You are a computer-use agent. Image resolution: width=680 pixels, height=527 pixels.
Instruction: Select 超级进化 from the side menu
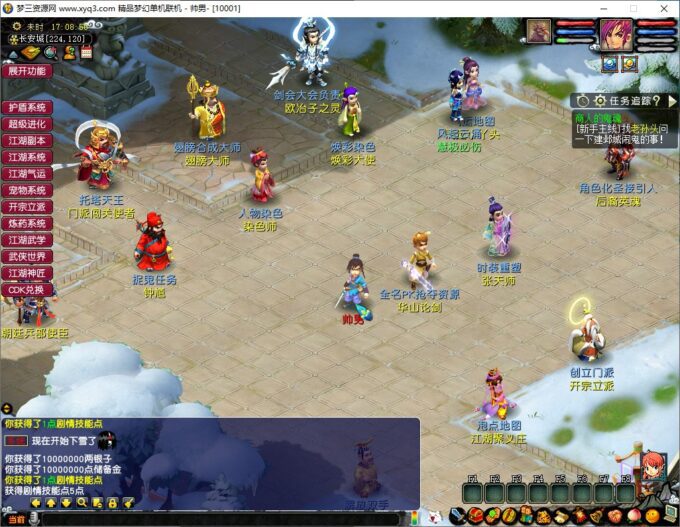(x=27, y=124)
